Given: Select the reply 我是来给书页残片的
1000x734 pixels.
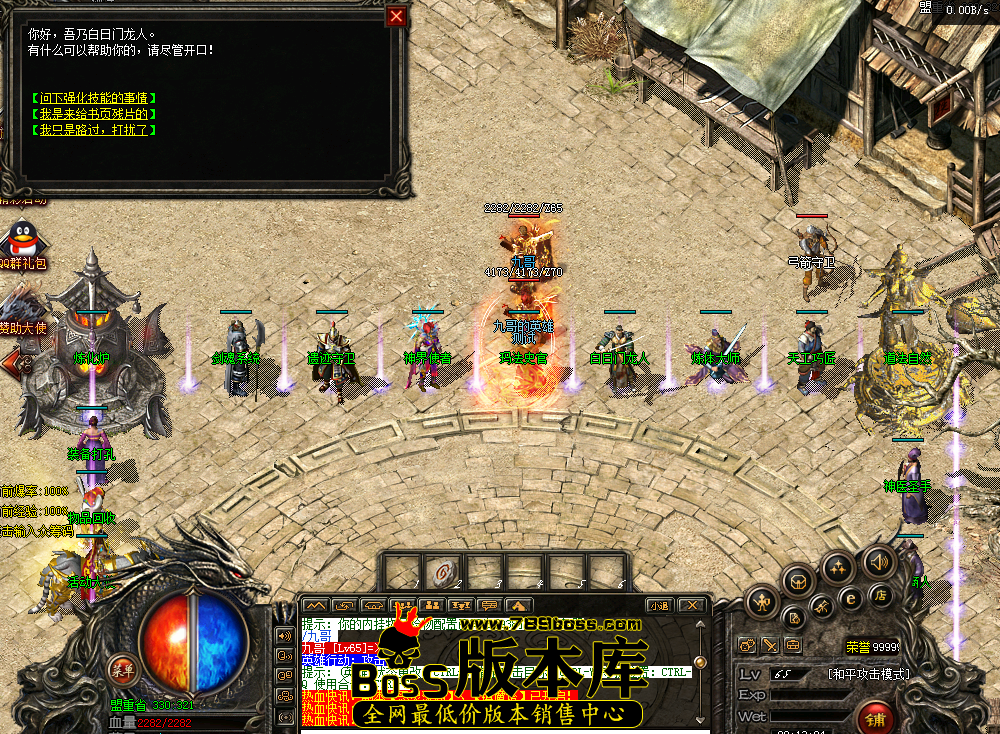Looking at the screenshot, I should 93,114.
